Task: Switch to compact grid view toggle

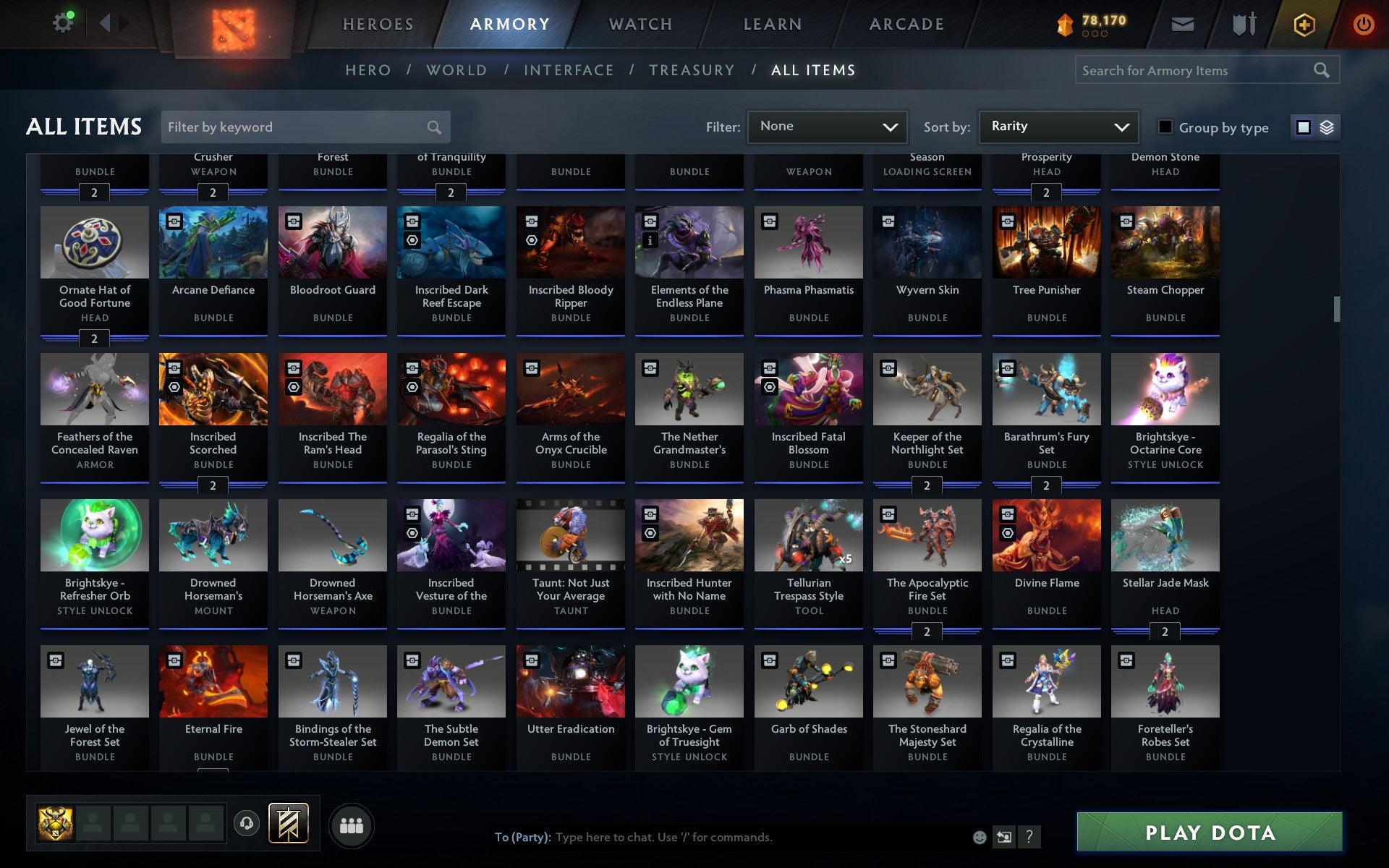Action: pos(1304,127)
